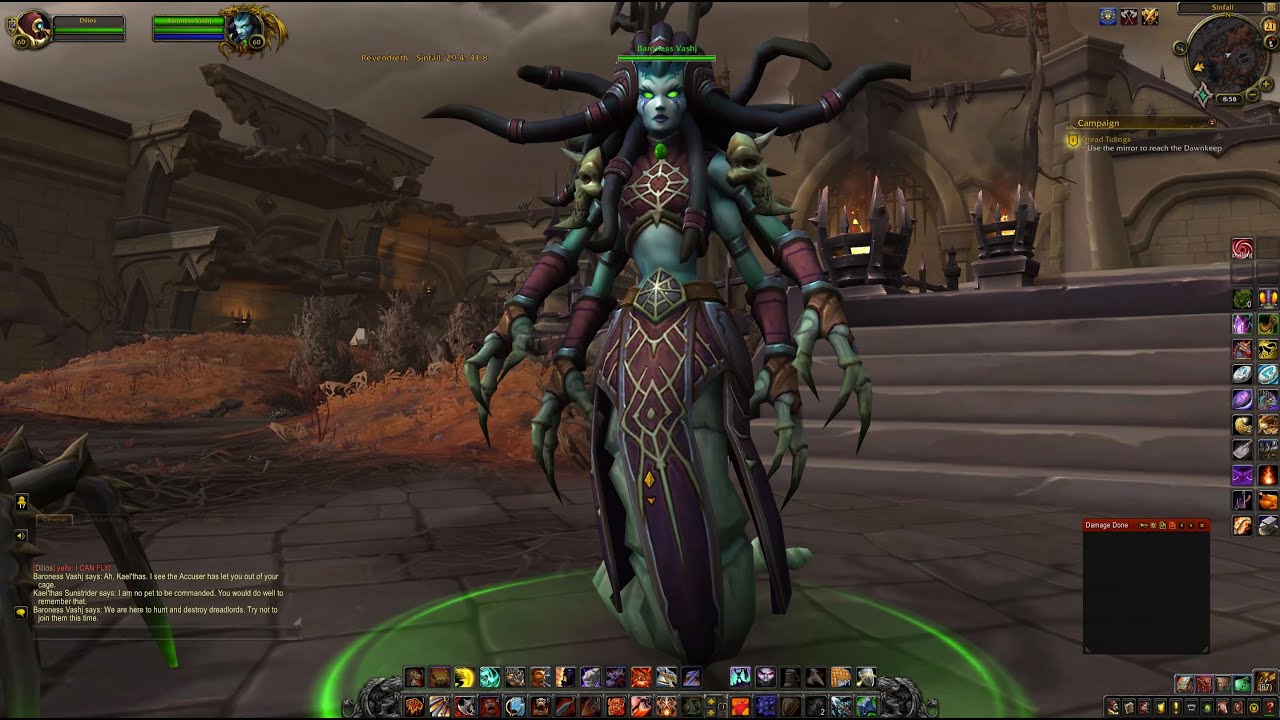Zoom in the minimap with the plus button
Screen dimensions: 1280x720
point(1266,84)
